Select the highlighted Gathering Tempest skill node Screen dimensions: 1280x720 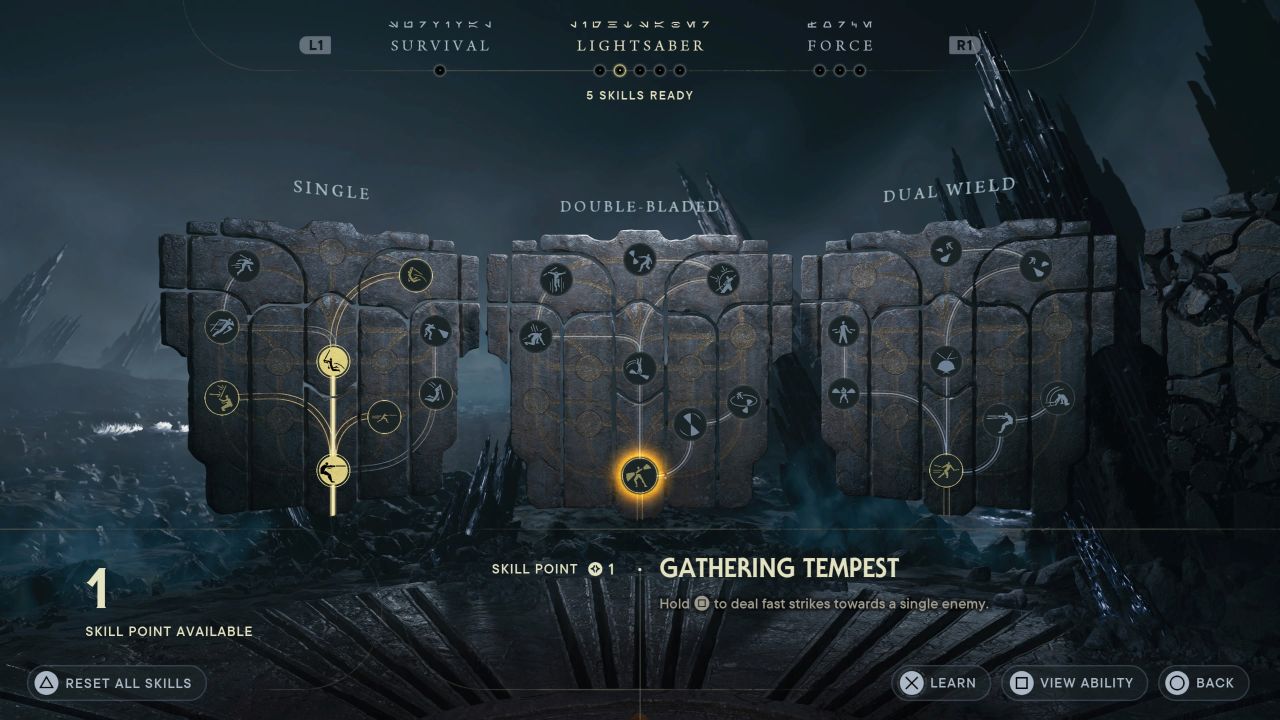click(639, 476)
